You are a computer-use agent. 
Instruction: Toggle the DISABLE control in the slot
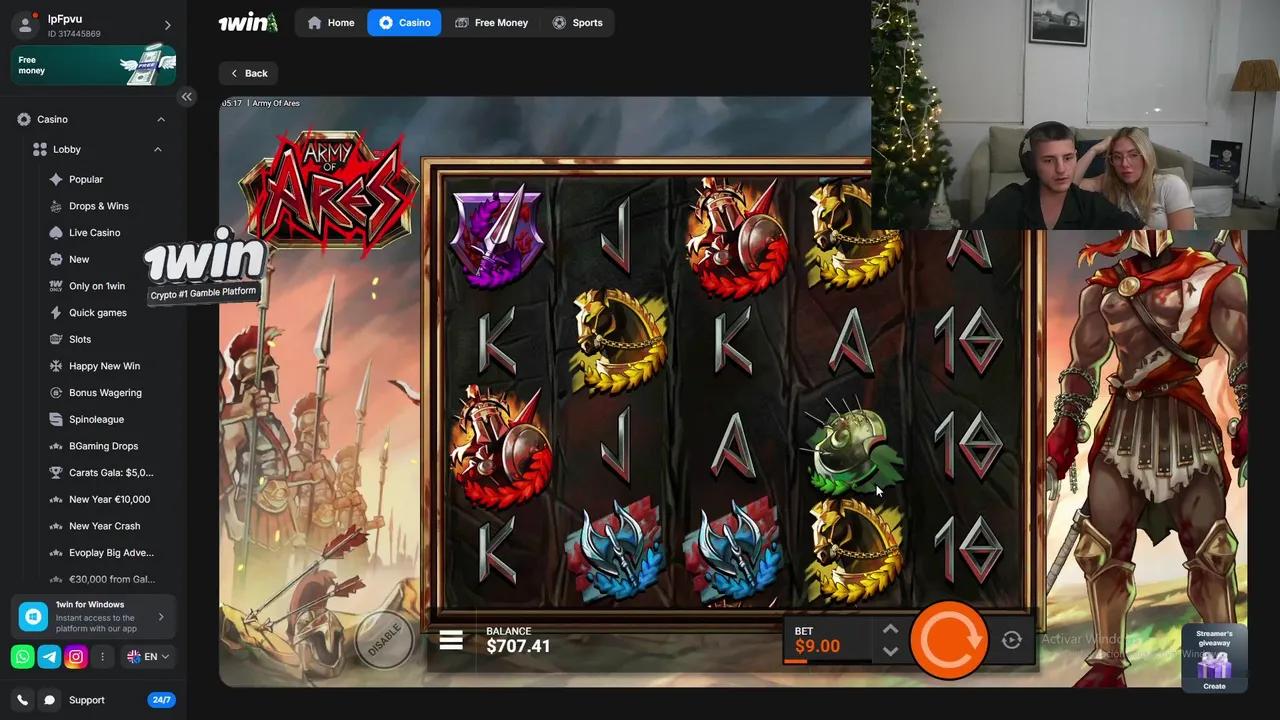click(386, 641)
